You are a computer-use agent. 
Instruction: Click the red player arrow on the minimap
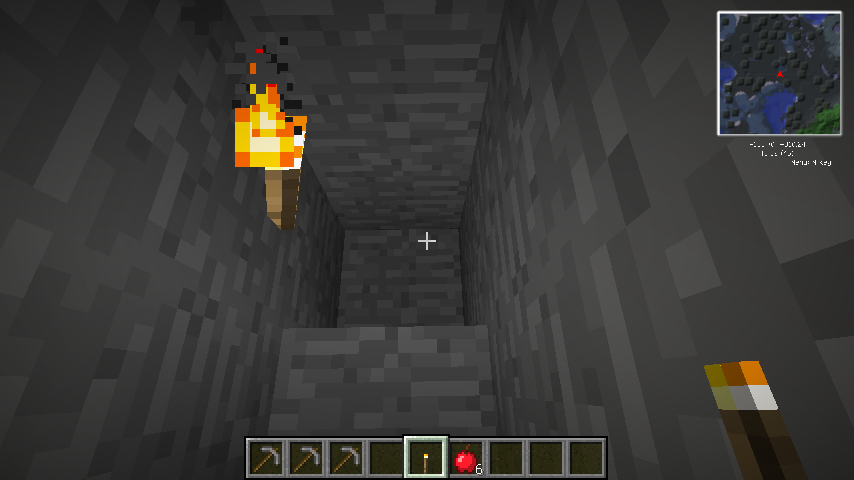click(x=780, y=73)
